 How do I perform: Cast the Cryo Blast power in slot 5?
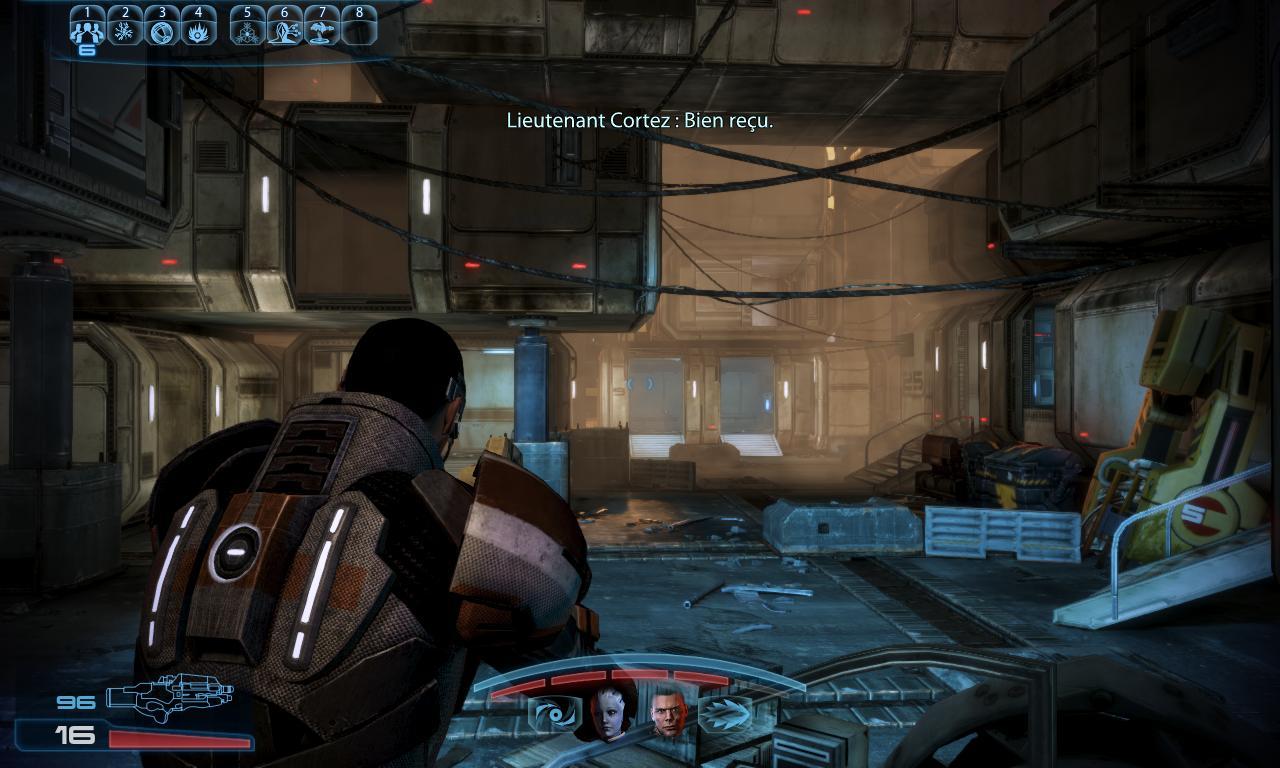coord(247,31)
